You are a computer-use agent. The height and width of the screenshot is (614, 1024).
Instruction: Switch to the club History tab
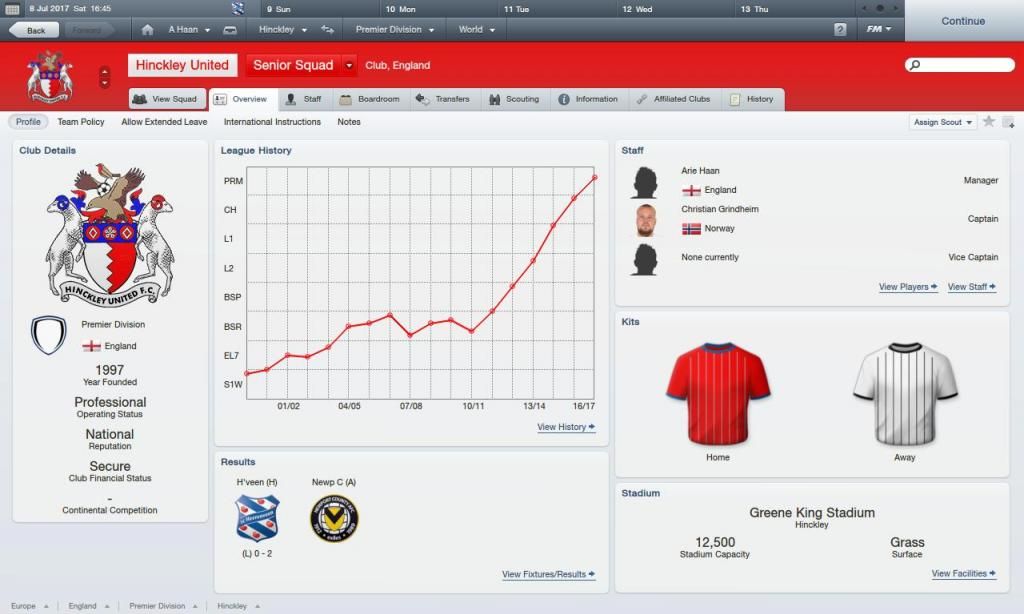751,99
